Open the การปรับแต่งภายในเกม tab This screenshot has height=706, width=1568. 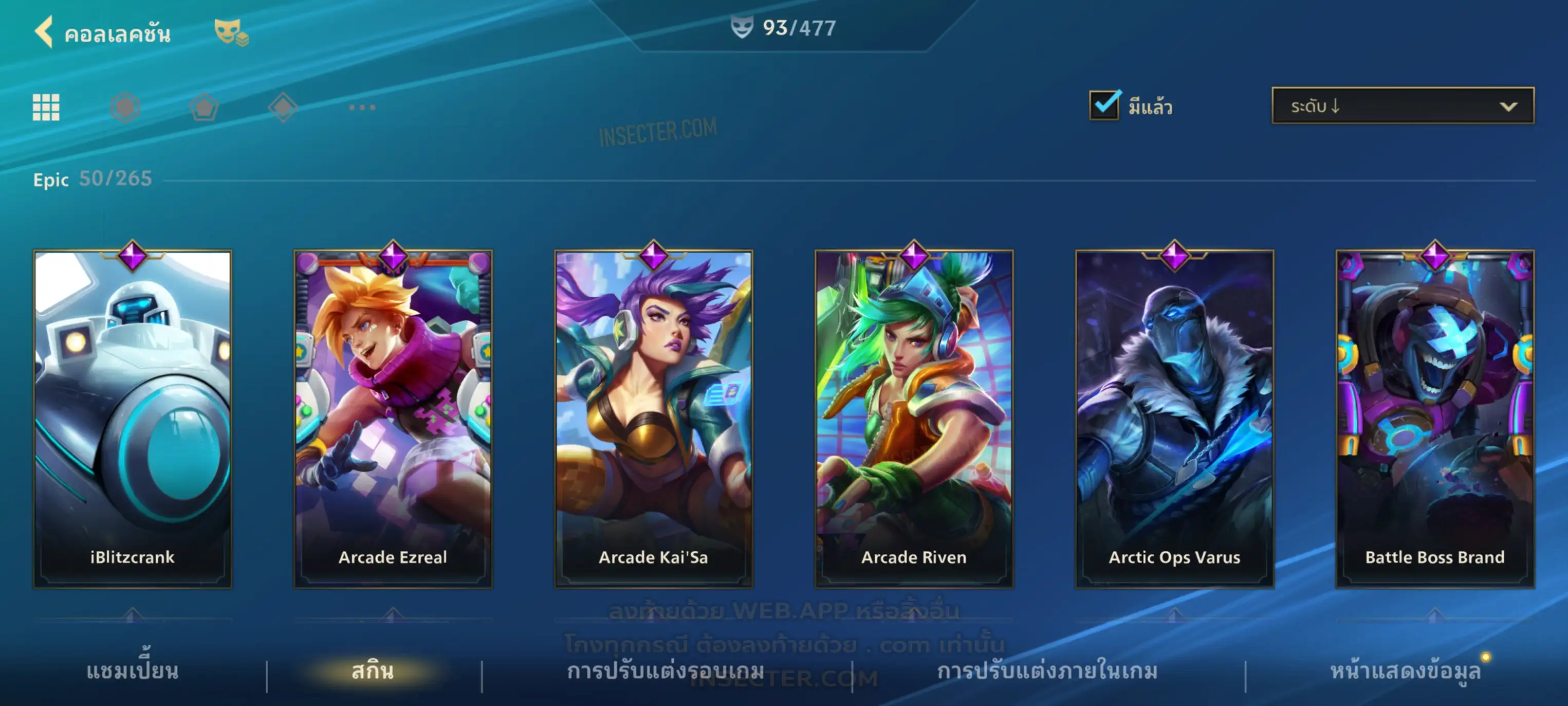(1047, 671)
